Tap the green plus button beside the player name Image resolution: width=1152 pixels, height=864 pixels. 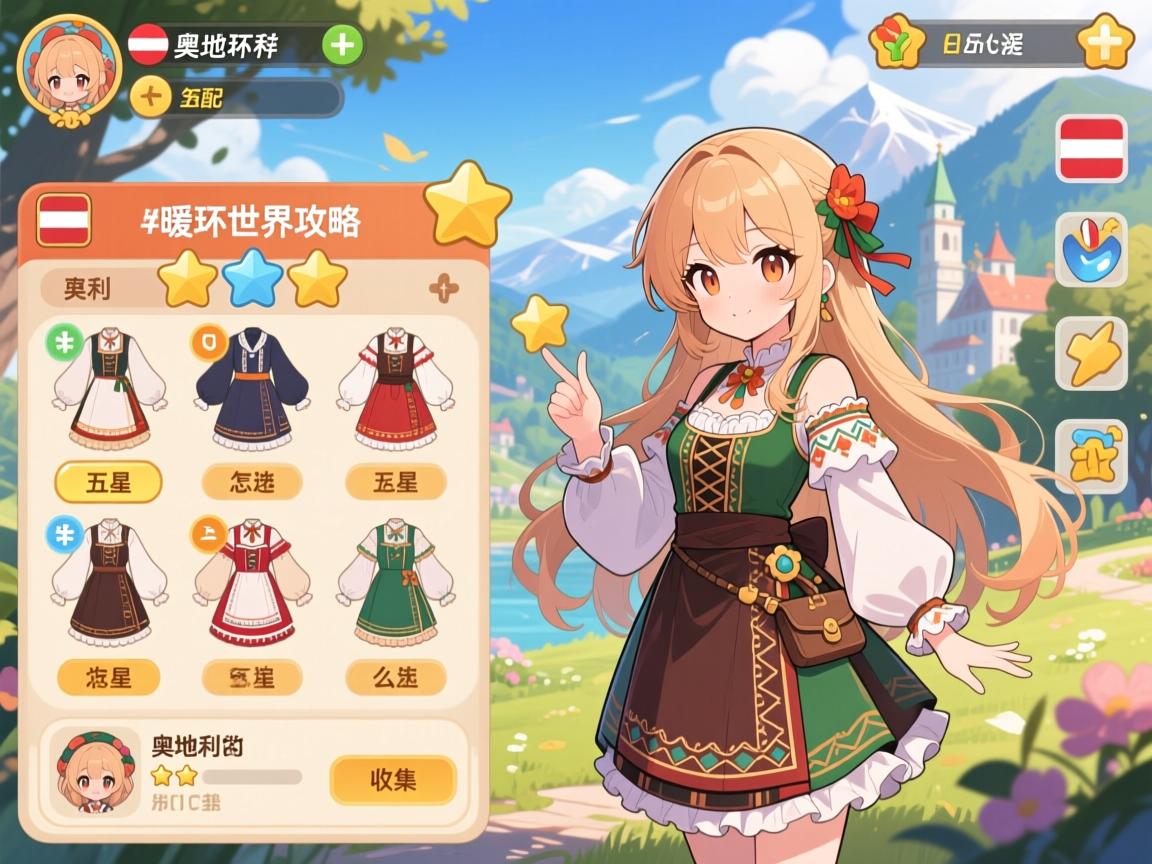[x=343, y=46]
